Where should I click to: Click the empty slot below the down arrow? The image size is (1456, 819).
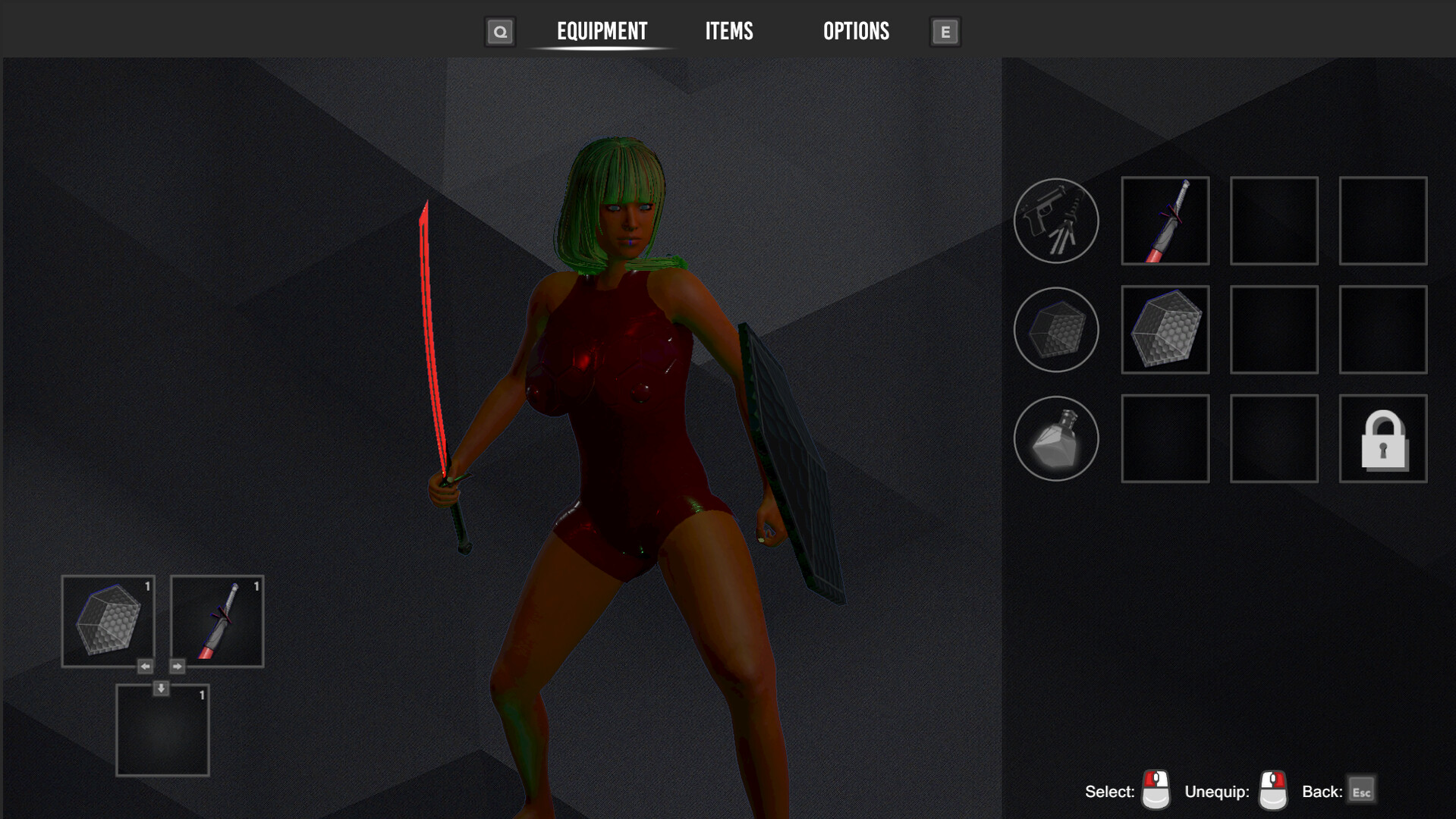click(x=162, y=730)
